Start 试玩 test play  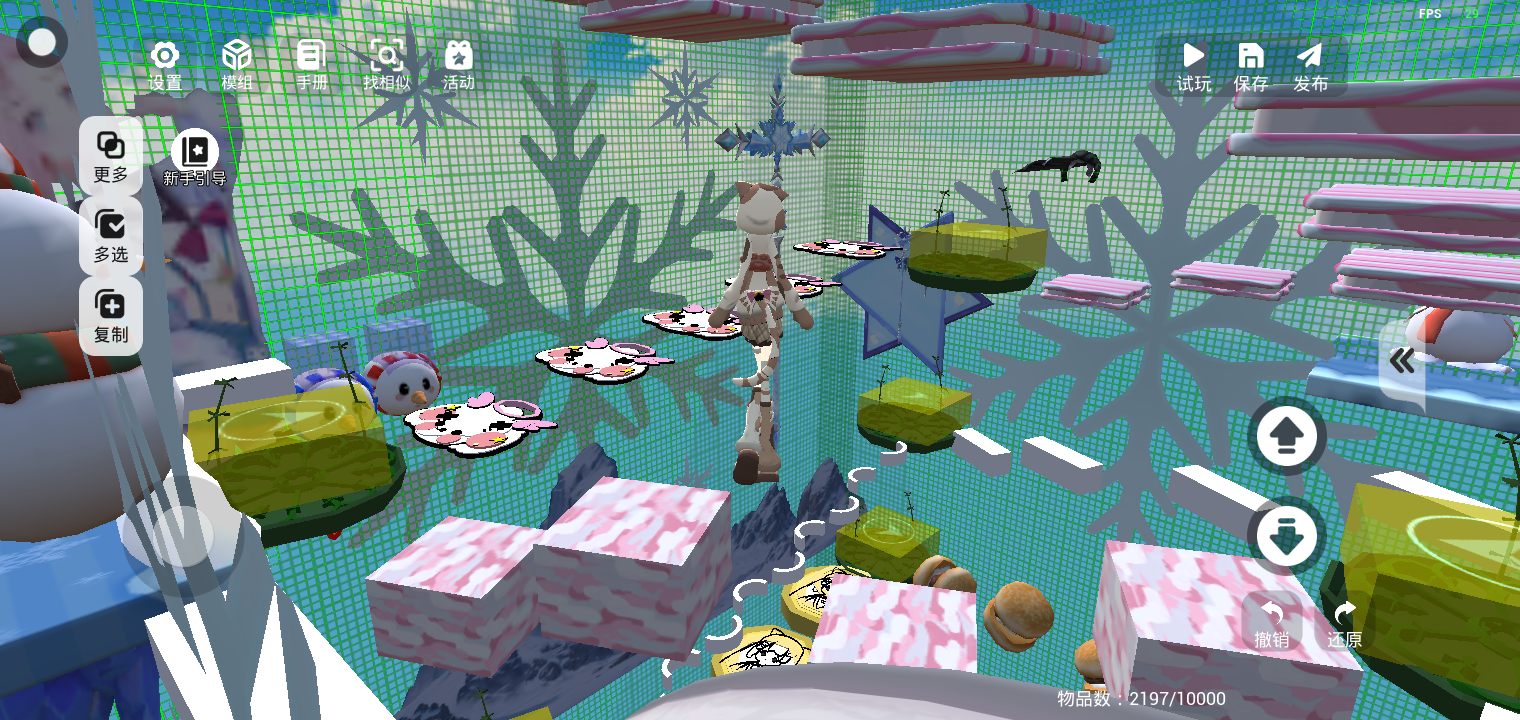point(1193,67)
